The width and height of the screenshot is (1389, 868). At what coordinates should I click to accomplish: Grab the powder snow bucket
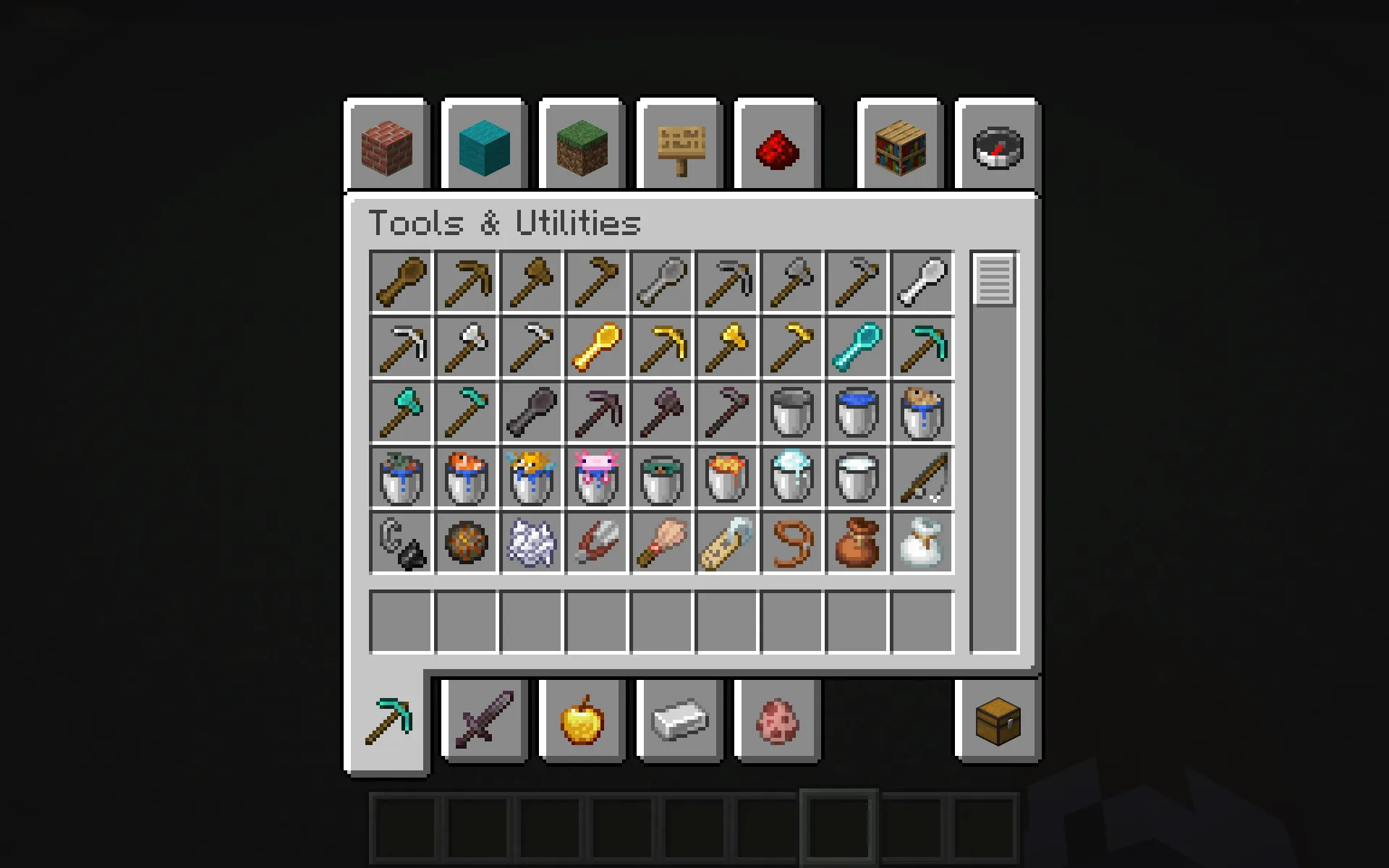click(792, 477)
